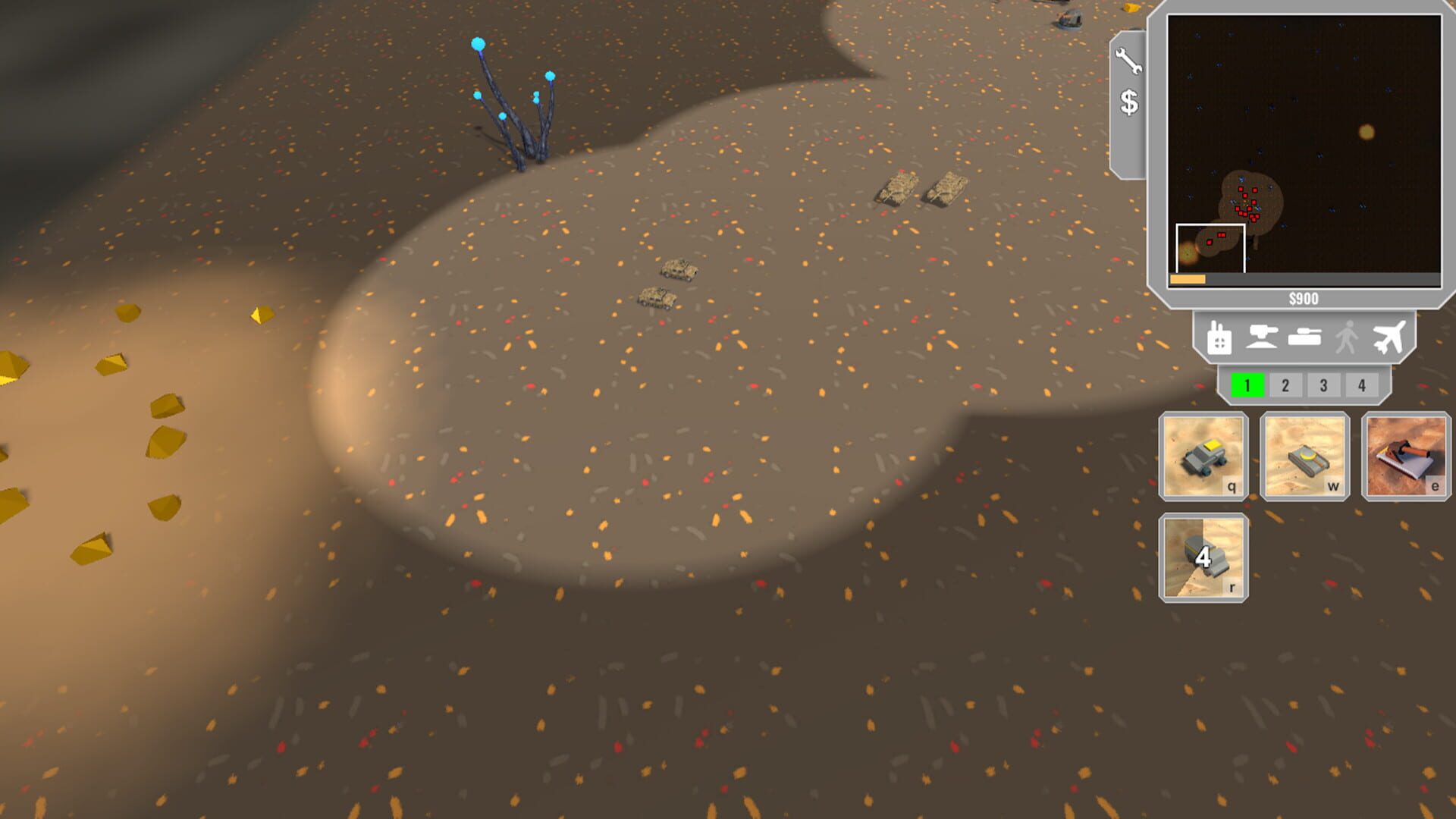Activate control group 3
The height and width of the screenshot is (819, 1456).
pyautogui.click(x=1323, y=384)
